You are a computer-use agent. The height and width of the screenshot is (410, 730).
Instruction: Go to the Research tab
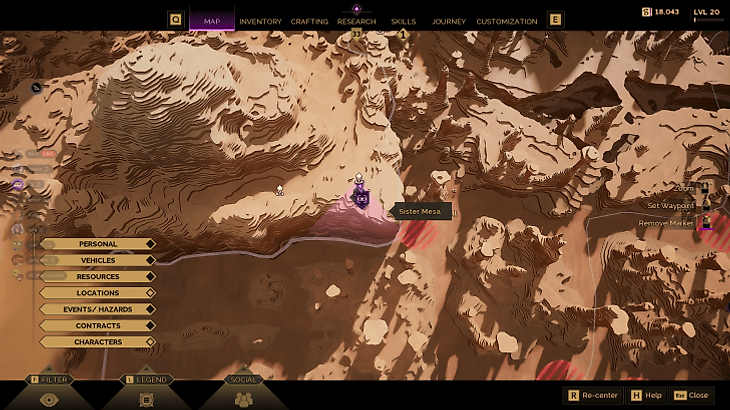tap(356, 21)
